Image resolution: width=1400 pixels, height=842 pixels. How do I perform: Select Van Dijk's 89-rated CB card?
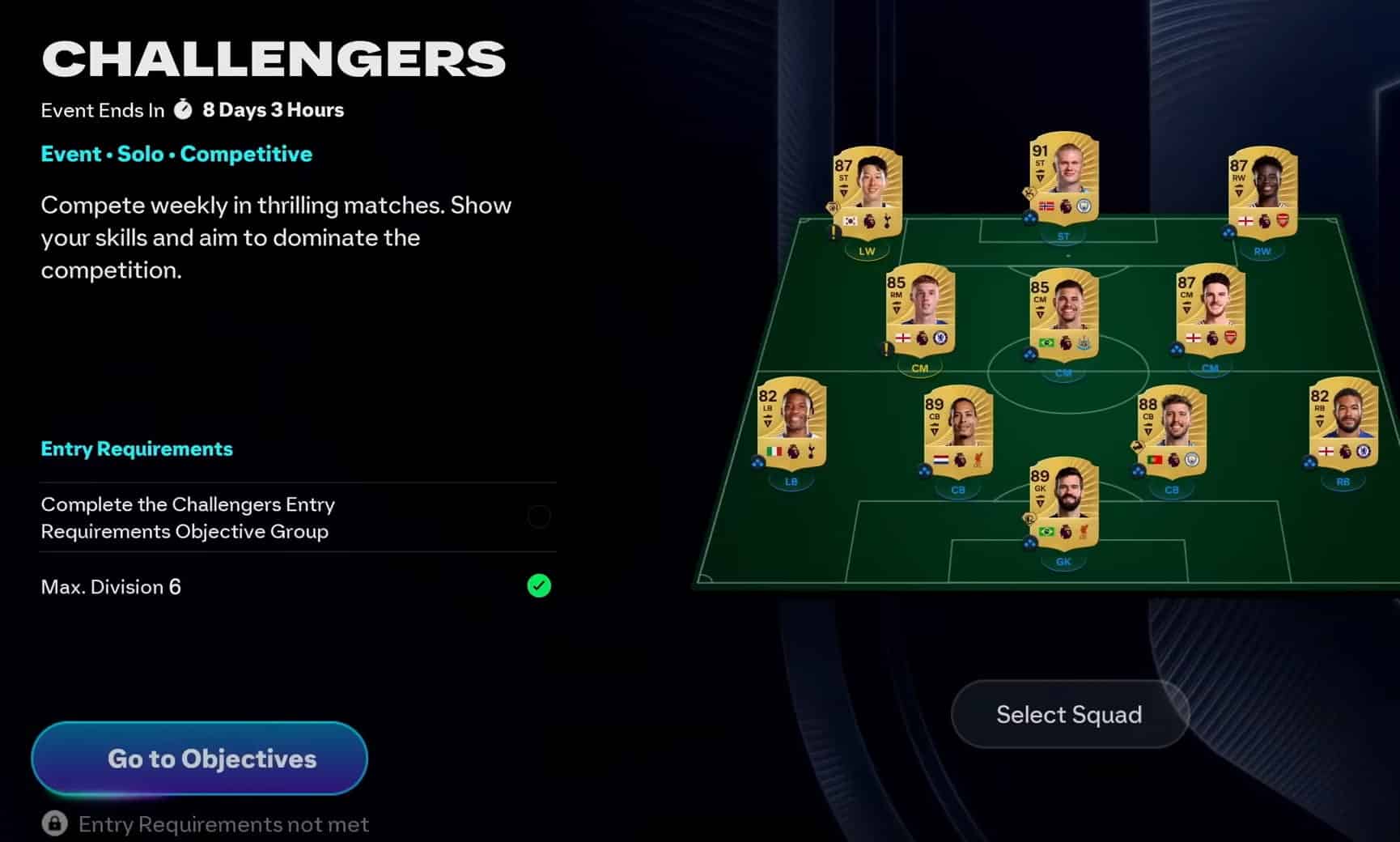(957, 429)
